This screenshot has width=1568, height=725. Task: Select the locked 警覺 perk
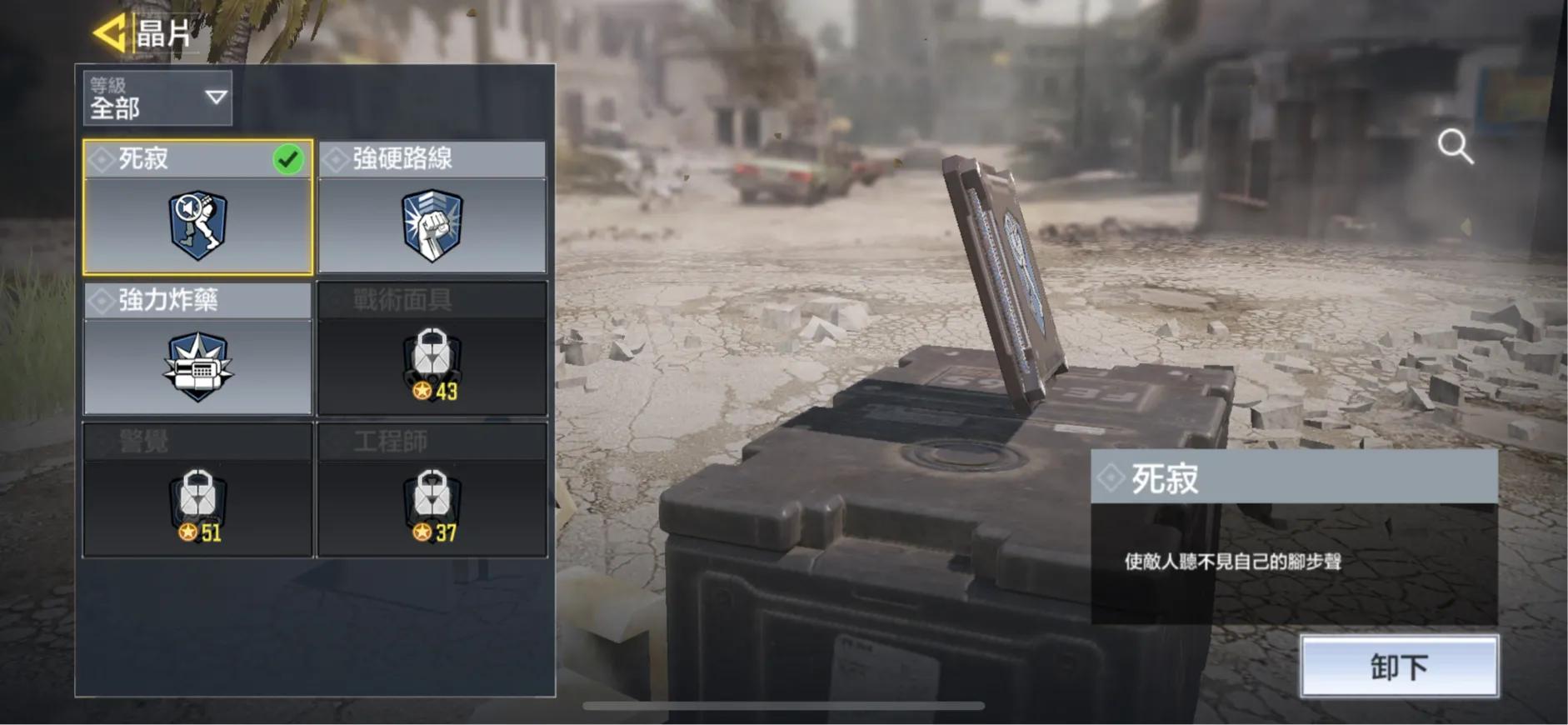(x=198, y=489)
